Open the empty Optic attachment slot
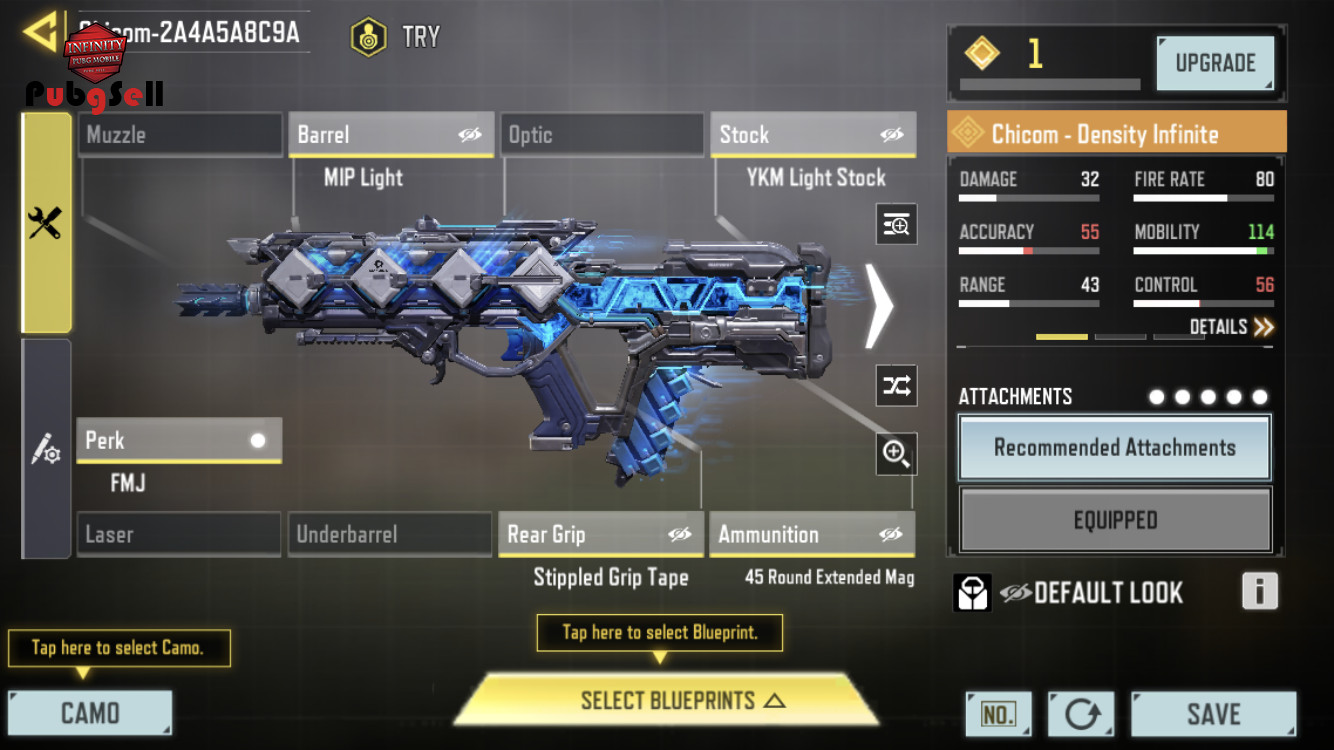This screenshot has width=1334, height=750. pos(602,135)
